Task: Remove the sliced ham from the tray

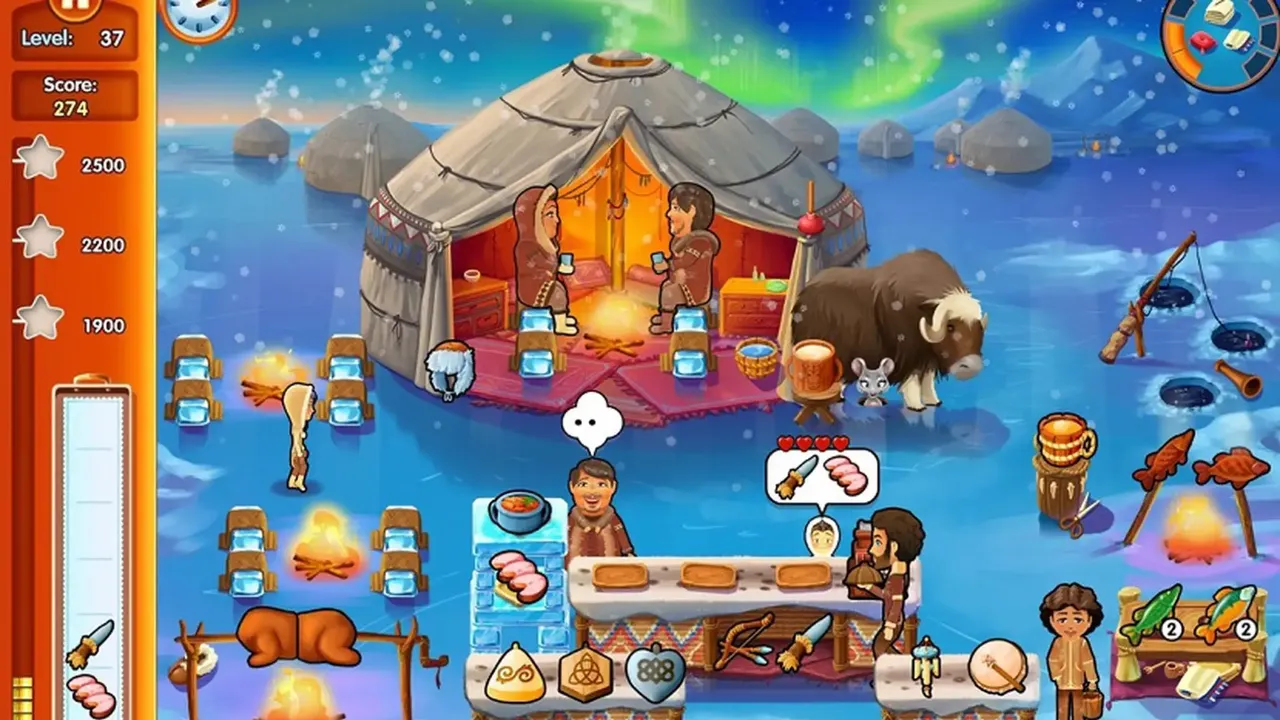Action: 91,693
